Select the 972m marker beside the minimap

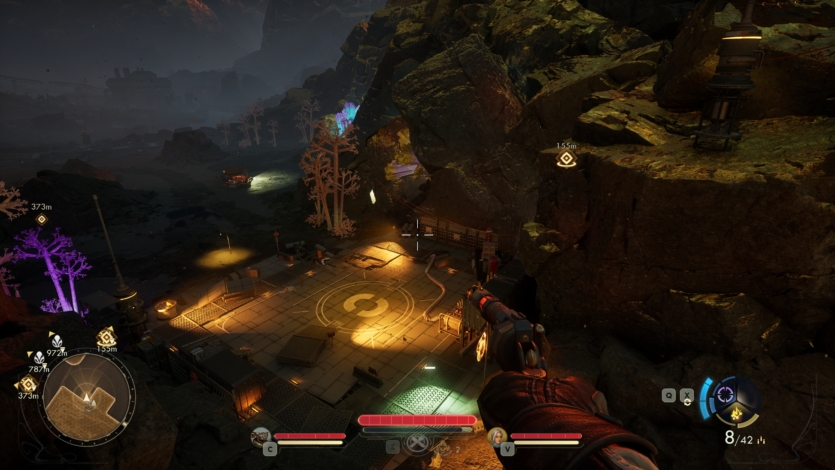click(x=56, y=341)
